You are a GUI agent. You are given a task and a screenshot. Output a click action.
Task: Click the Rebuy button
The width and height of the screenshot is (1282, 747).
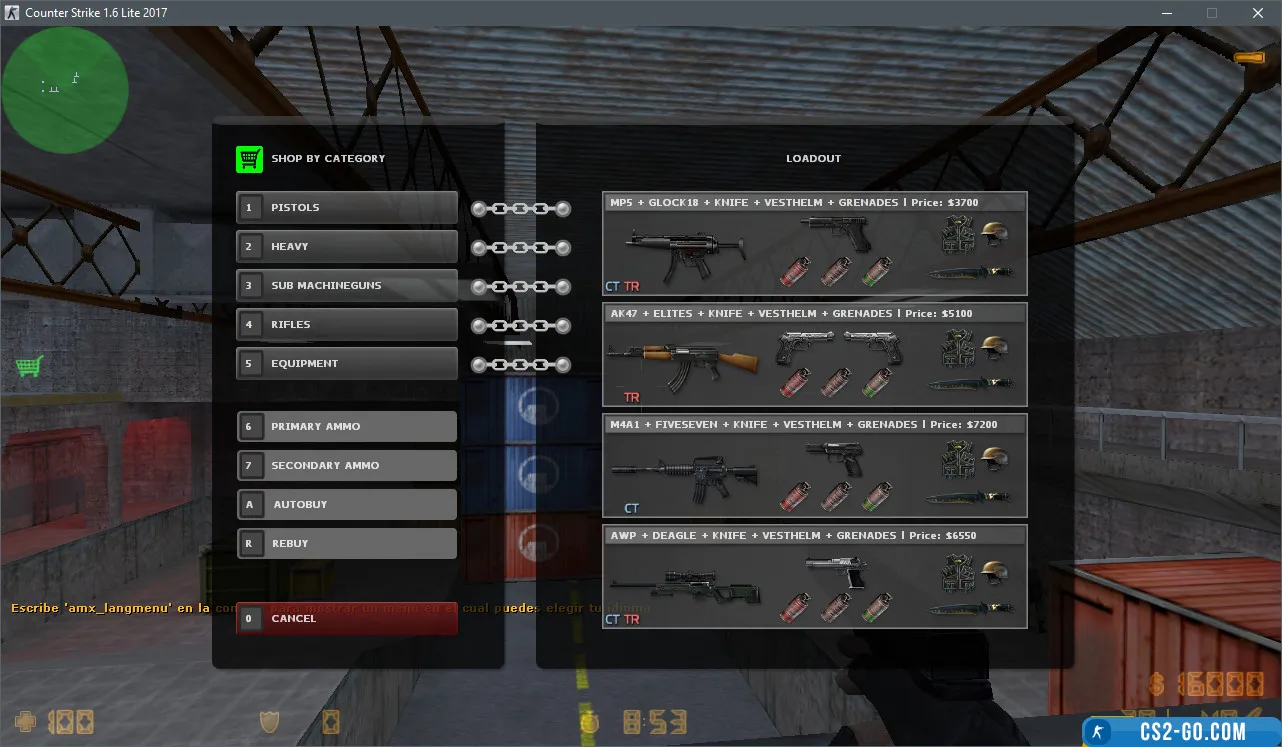tap(347, 544)
